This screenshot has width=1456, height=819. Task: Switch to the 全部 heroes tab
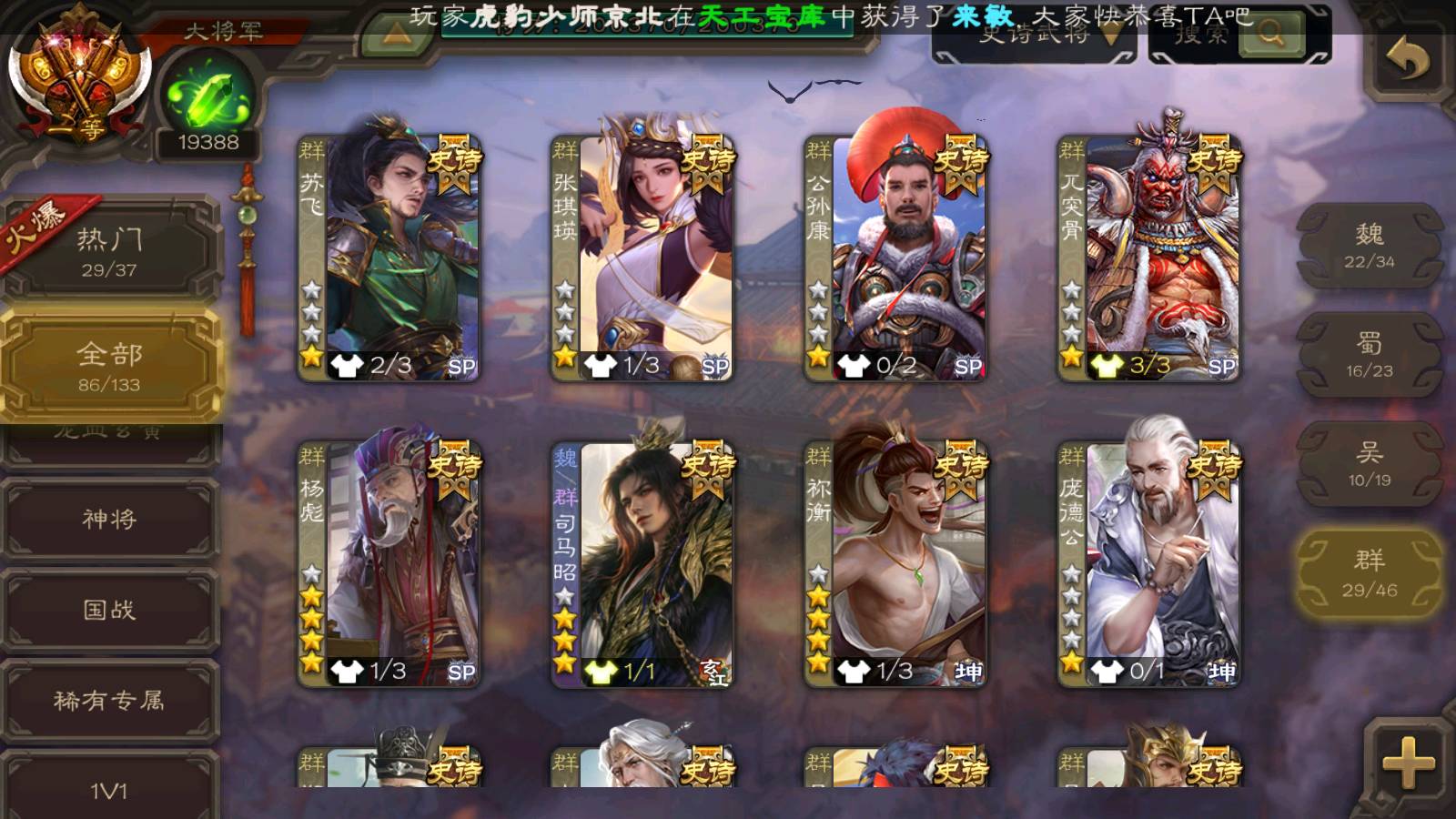pyautogui.click(x=109, y=366)
